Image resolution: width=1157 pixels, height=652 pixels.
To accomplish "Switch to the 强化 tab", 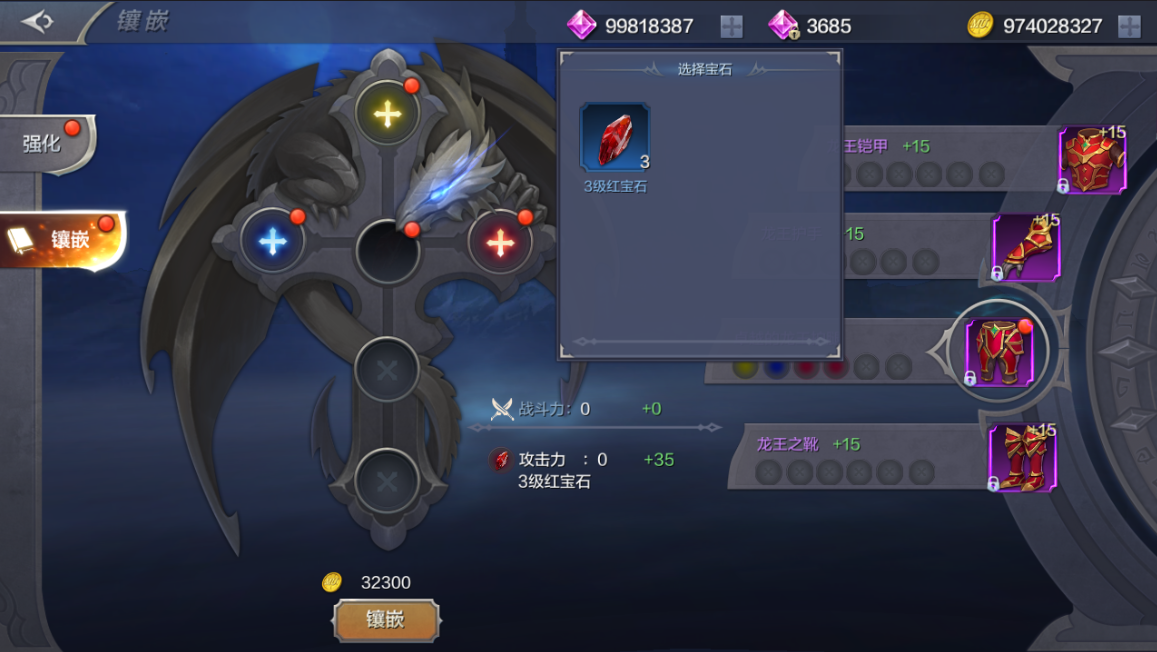I will (x=45, y=144).
